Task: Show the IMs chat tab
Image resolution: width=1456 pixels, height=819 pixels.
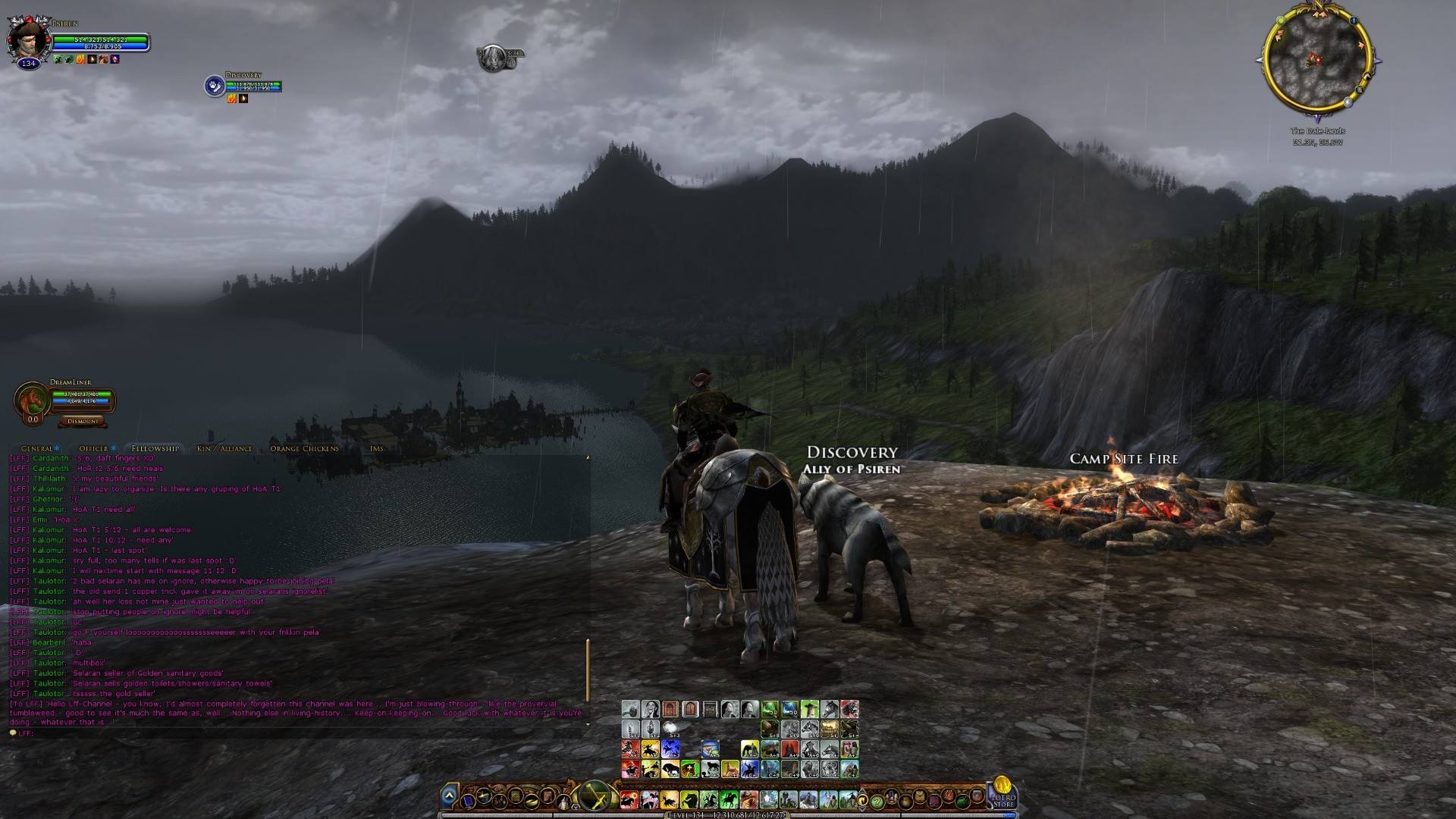Action: click(376, 448)
